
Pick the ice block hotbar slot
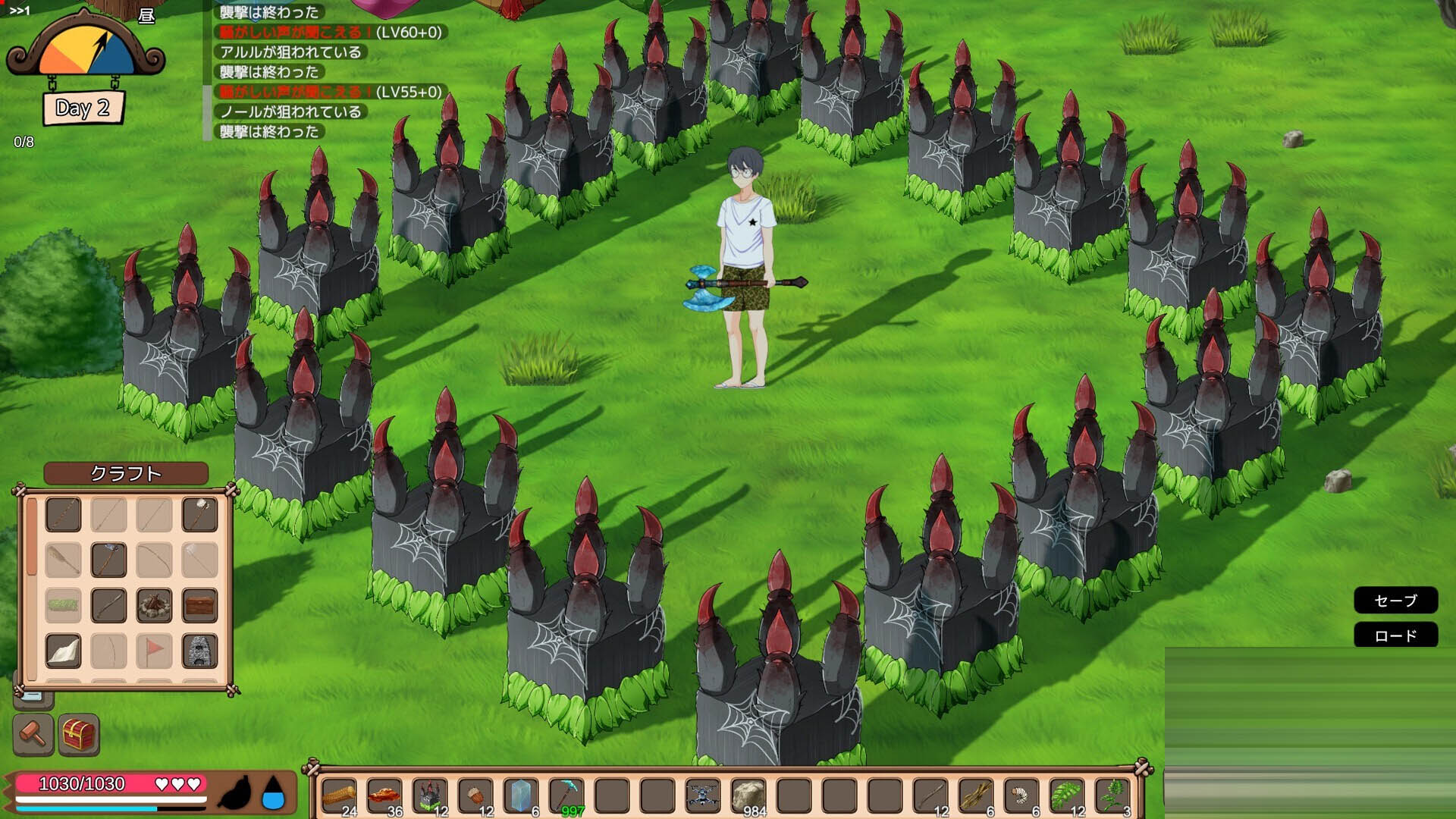[521, 796]
